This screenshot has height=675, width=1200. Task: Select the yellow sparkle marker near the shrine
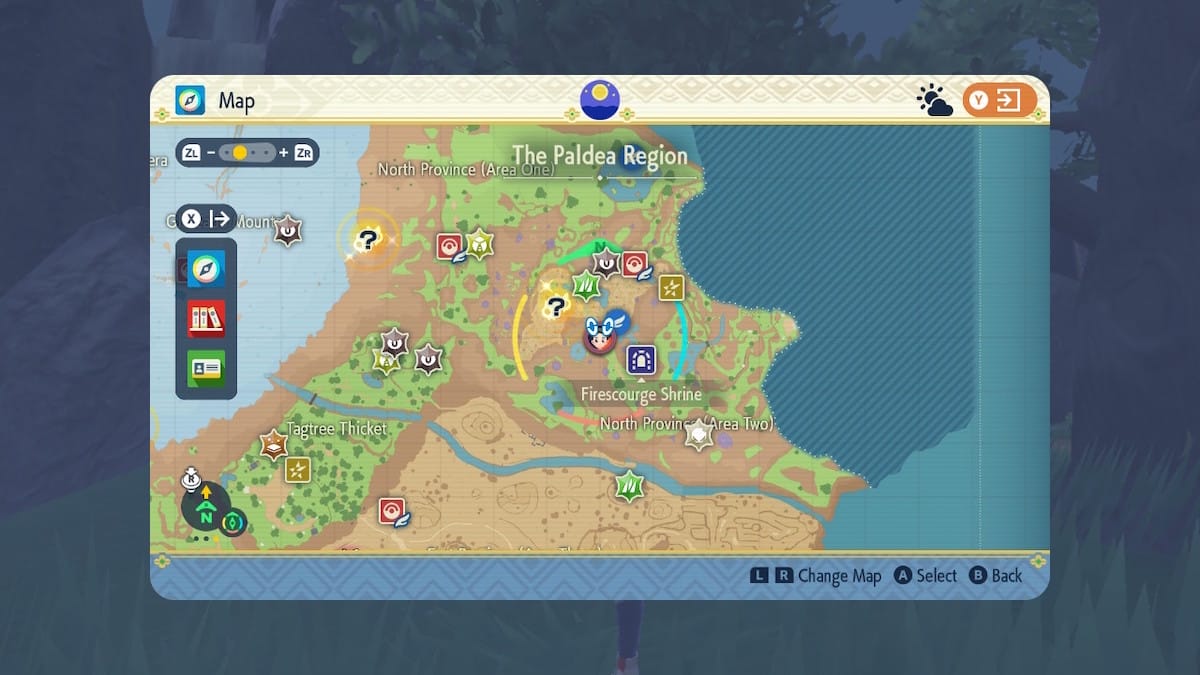(672, 288)
